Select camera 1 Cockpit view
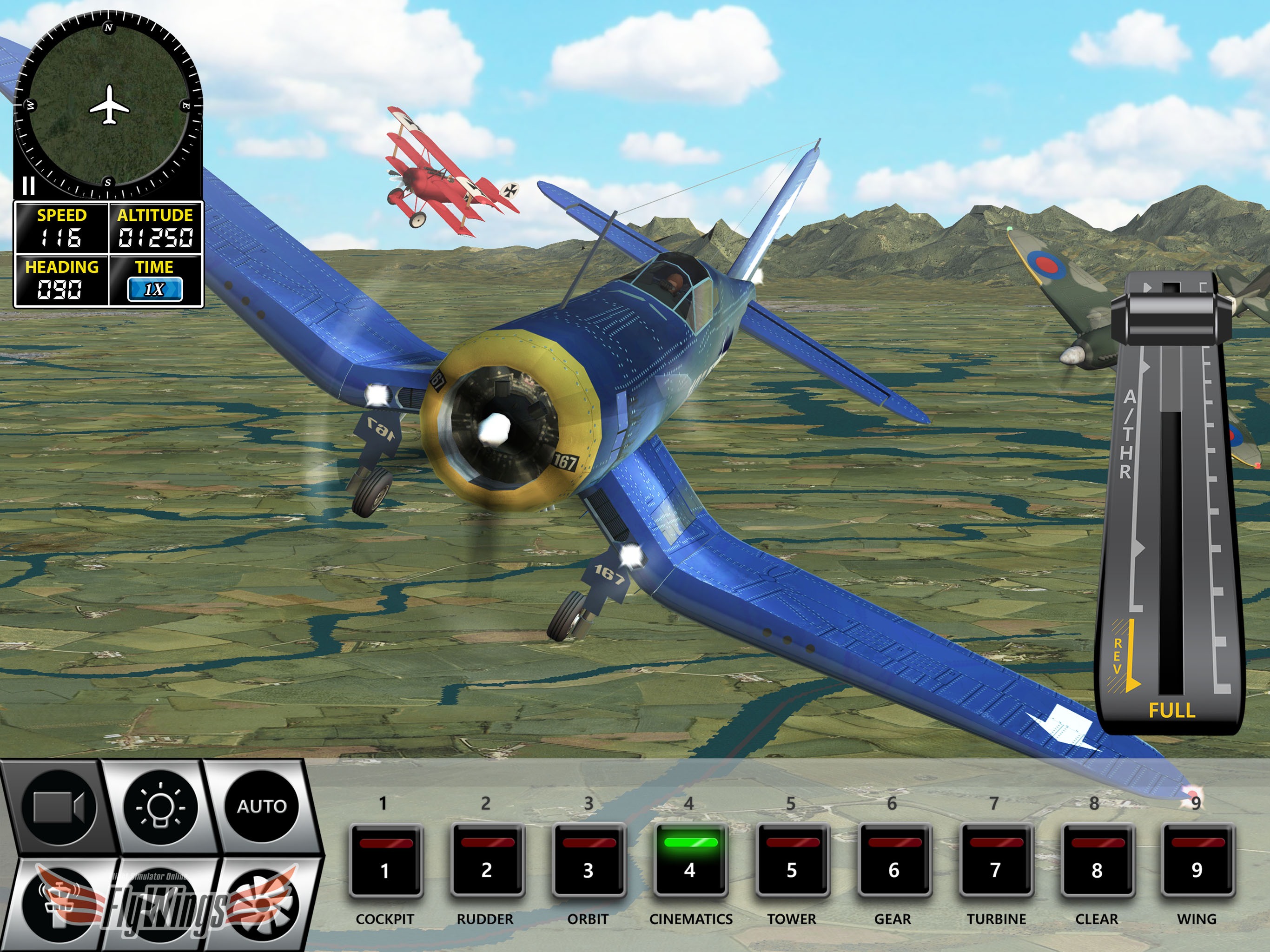The image size is (1270, 952). (385, 861)
